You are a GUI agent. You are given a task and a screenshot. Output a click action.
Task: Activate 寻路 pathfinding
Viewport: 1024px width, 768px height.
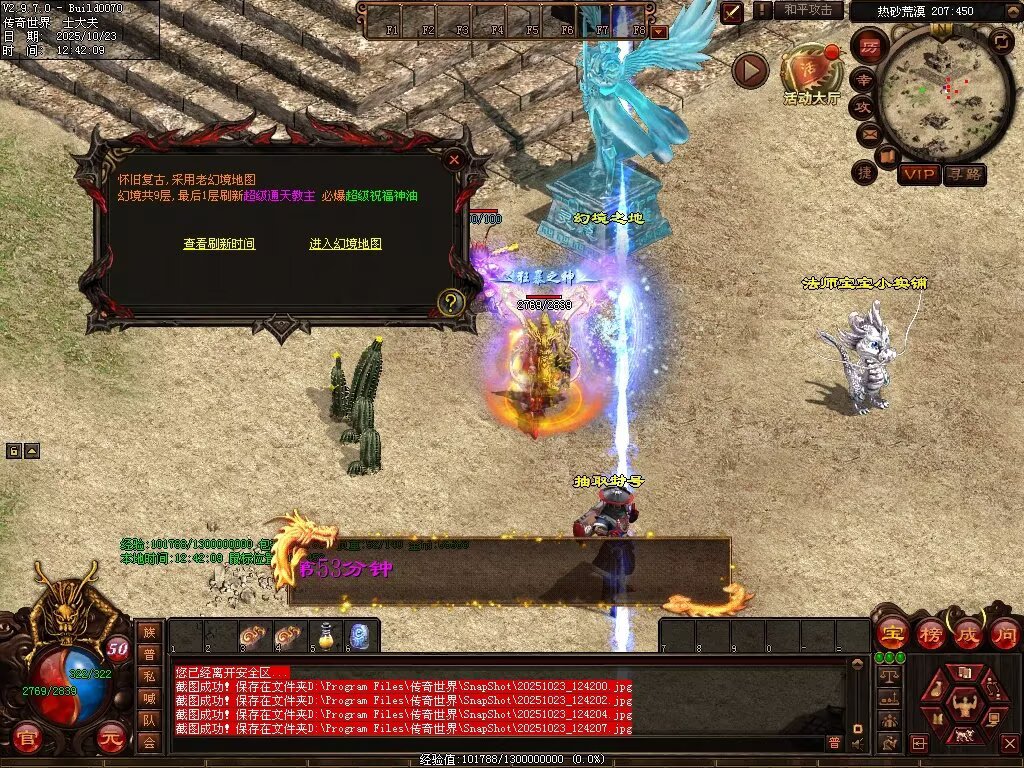(965, 174)
